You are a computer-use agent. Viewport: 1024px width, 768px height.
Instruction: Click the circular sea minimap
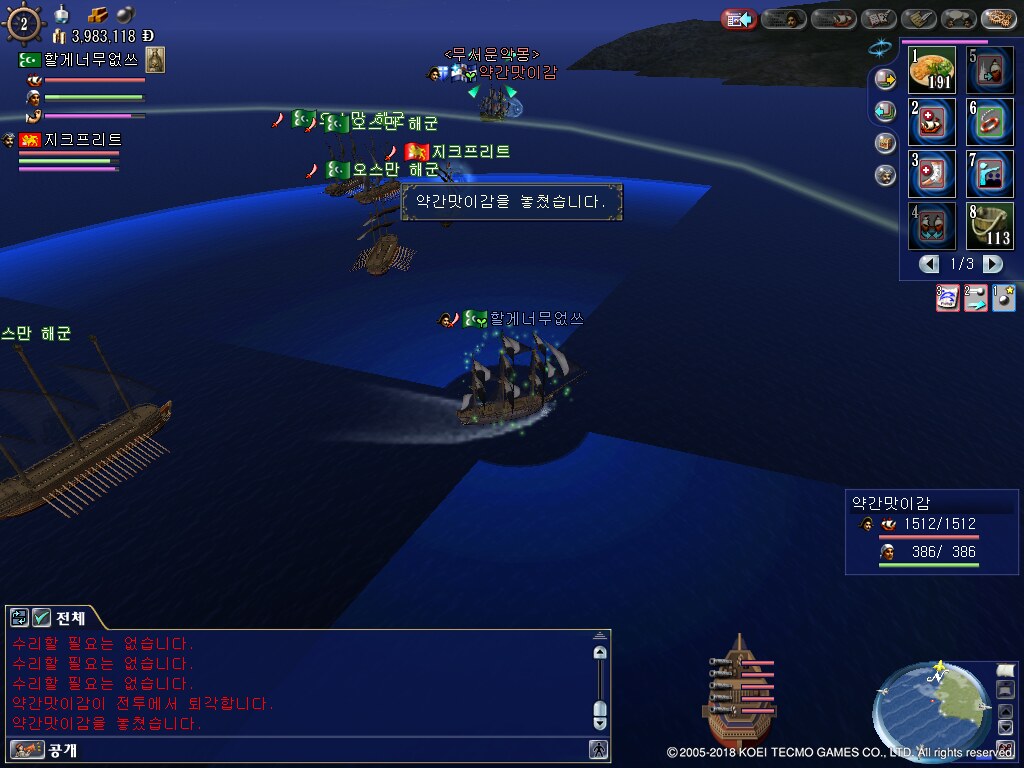932,710
